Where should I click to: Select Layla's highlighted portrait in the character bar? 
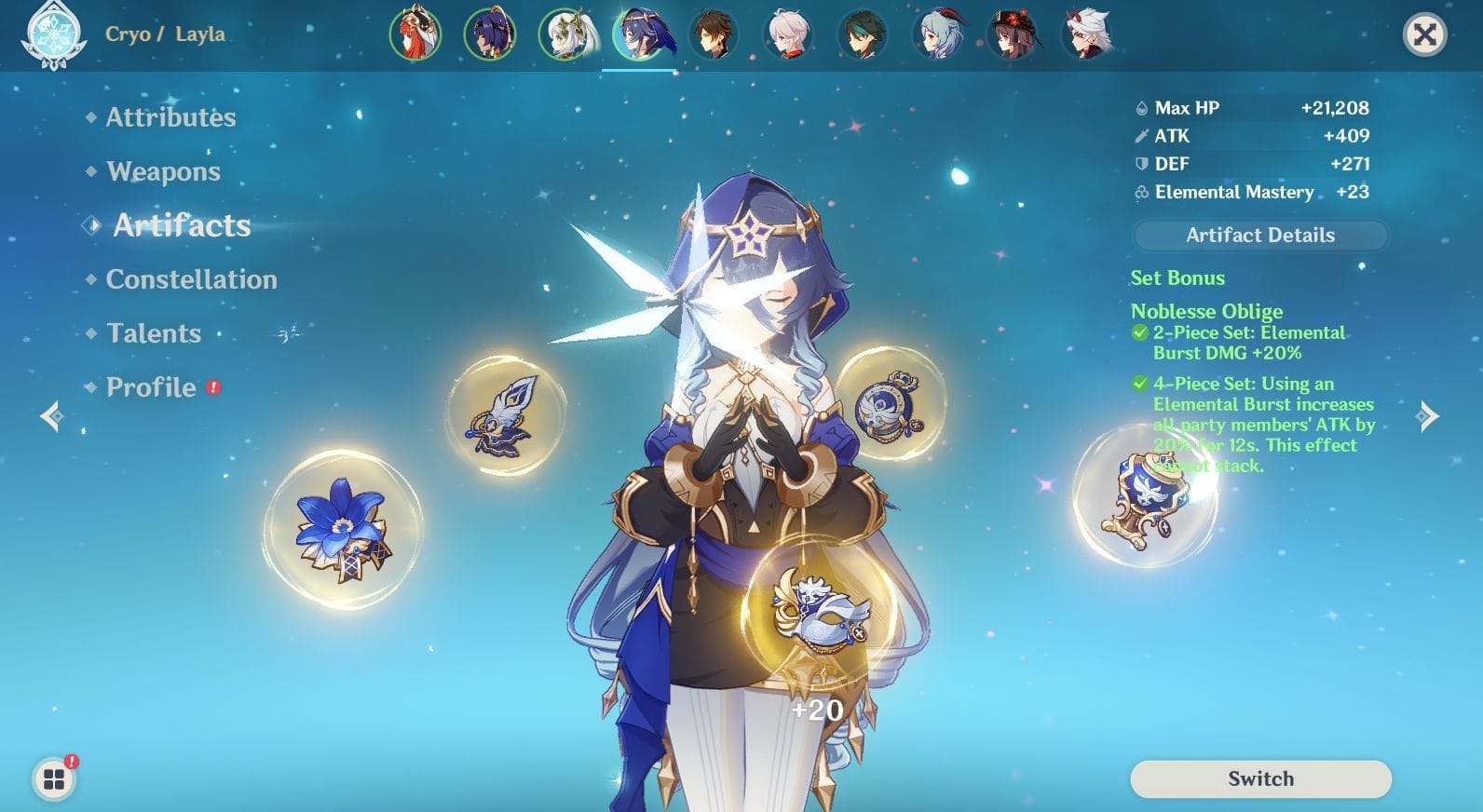point(638,35)
